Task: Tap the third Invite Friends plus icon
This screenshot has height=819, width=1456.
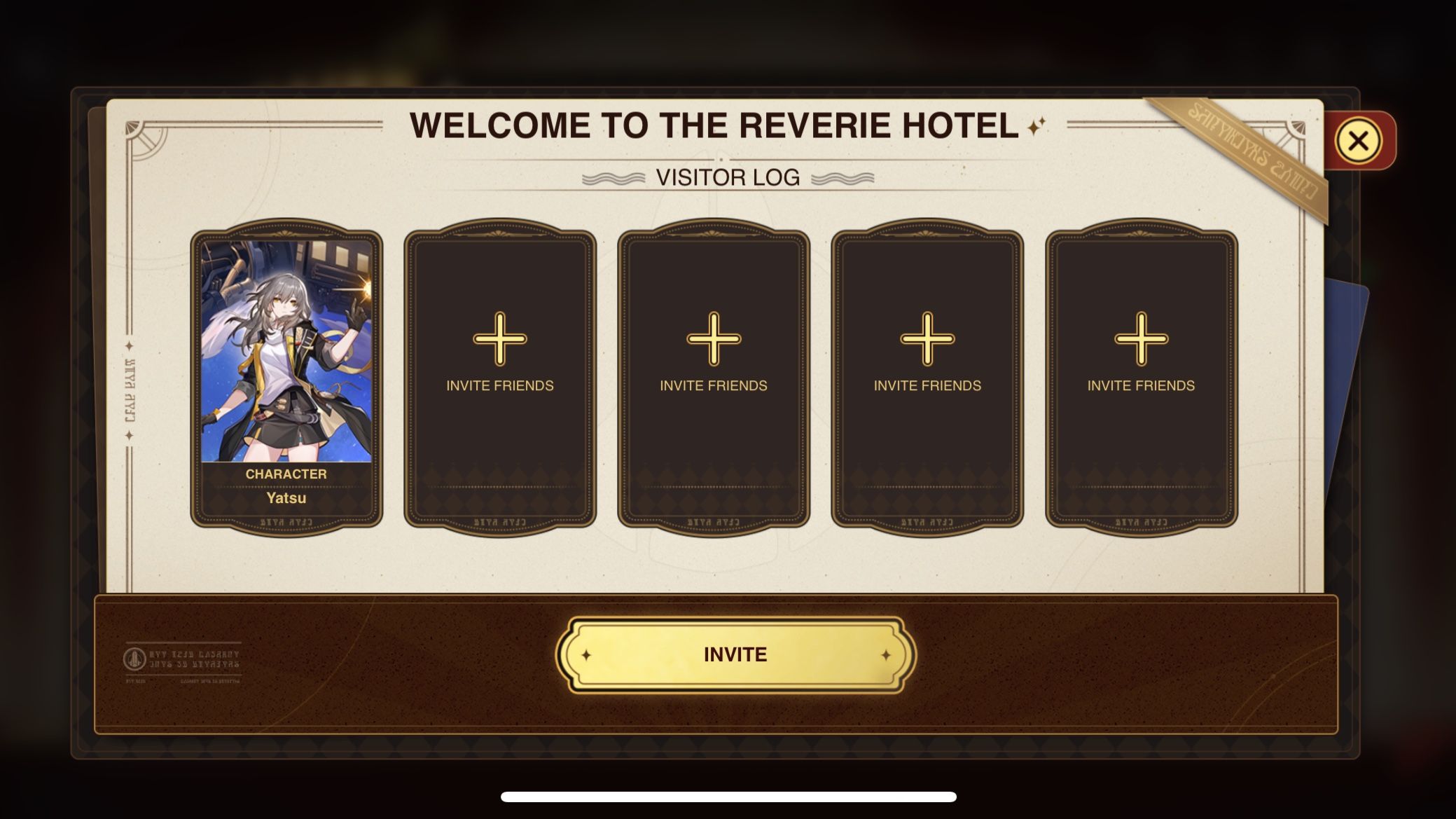Action: [x=926, y=341]
